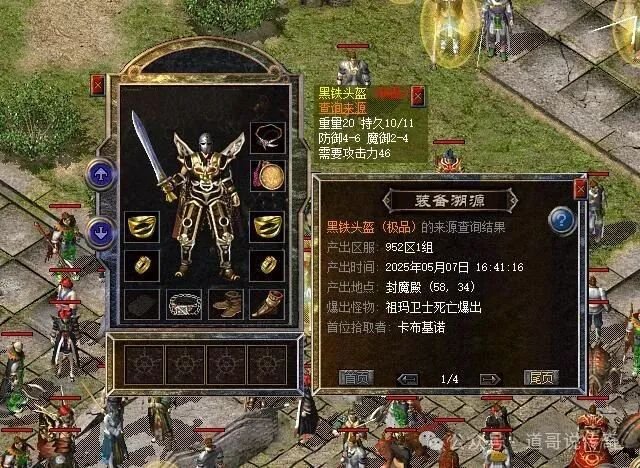Select the helmet on the character
This screenshot has width=640, height=468.
coord(207,145)
